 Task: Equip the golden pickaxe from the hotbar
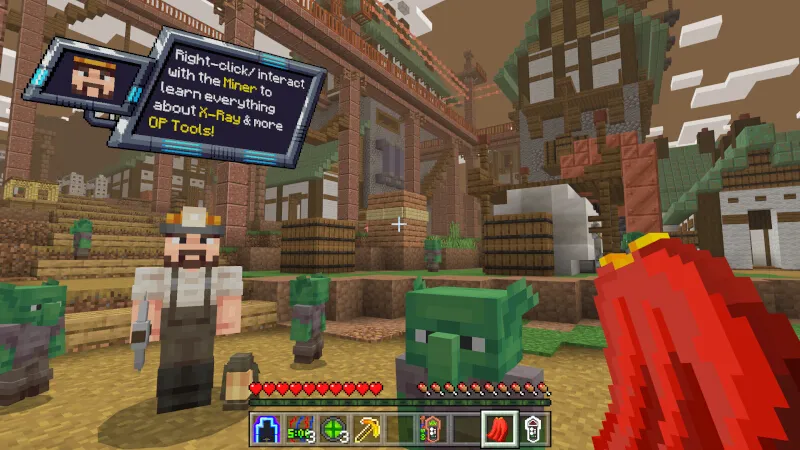(366, 428)
